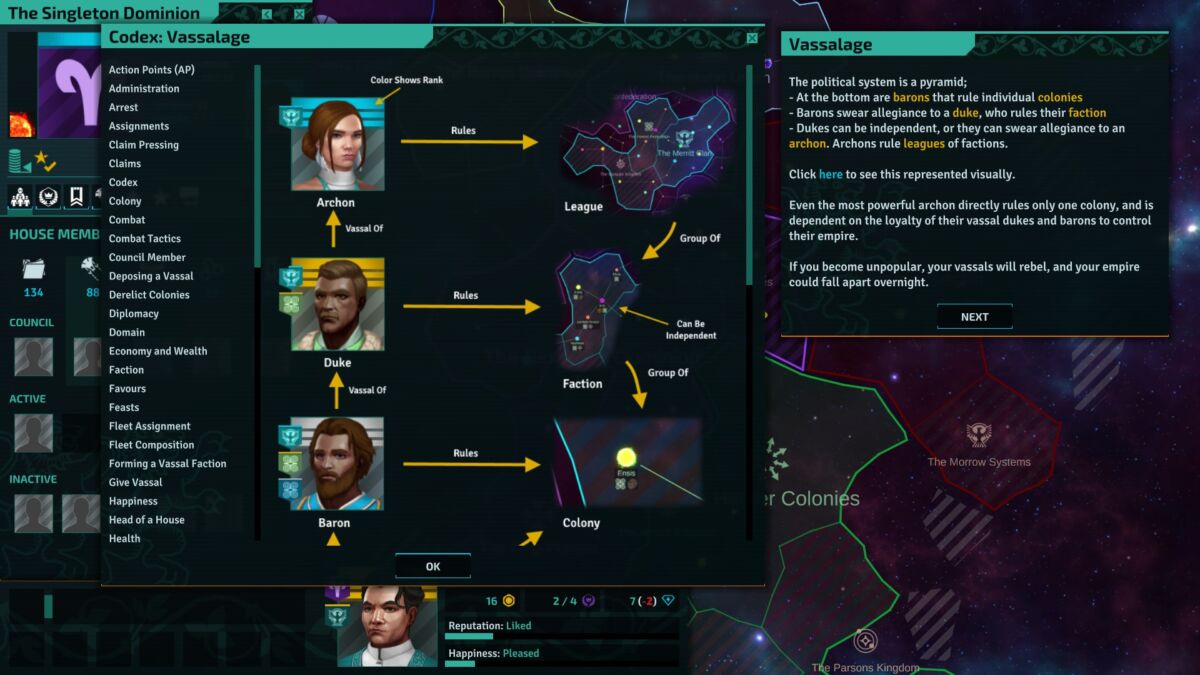
Task: Open the Arrest codex topic
Action: tap(124, 107)
